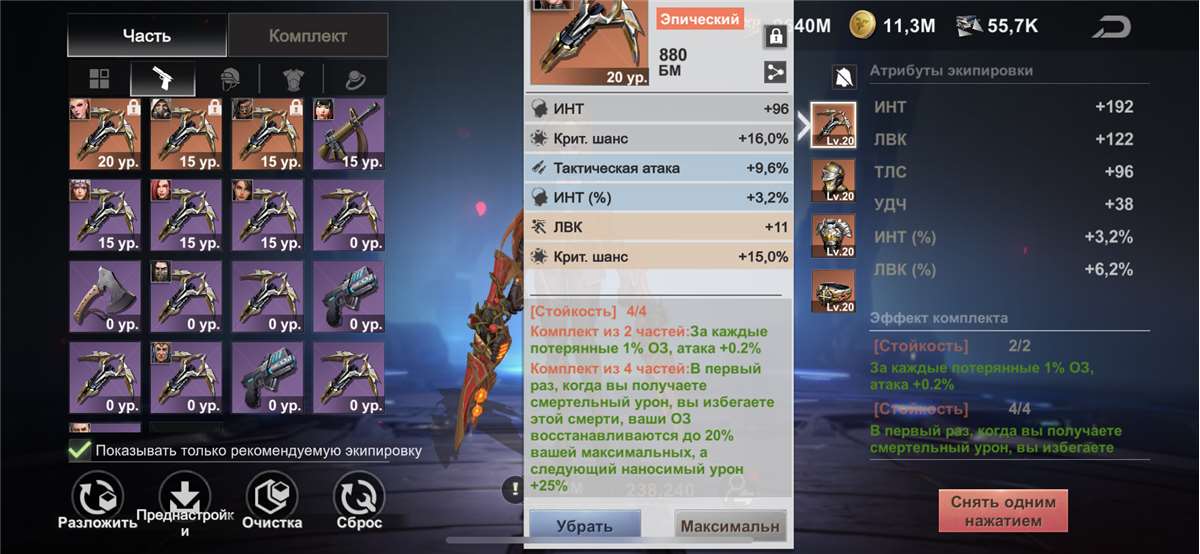Image resolution: width=1200 pixels, height=554 pixels.
Task: Click Убрать to unequip the weapon
Action: pos(585,525)
